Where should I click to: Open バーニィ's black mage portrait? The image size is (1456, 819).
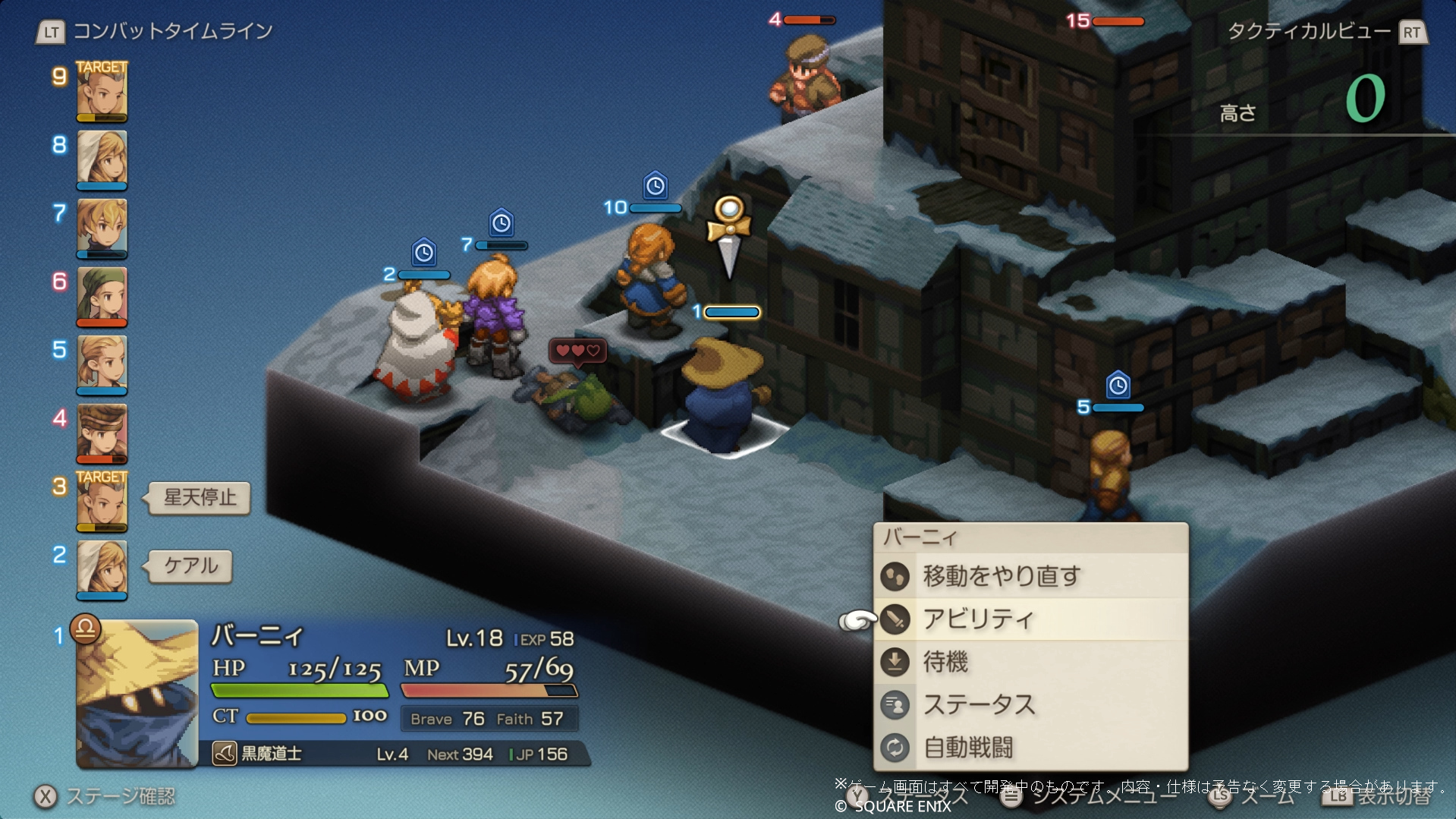click(x=137, y=694)
